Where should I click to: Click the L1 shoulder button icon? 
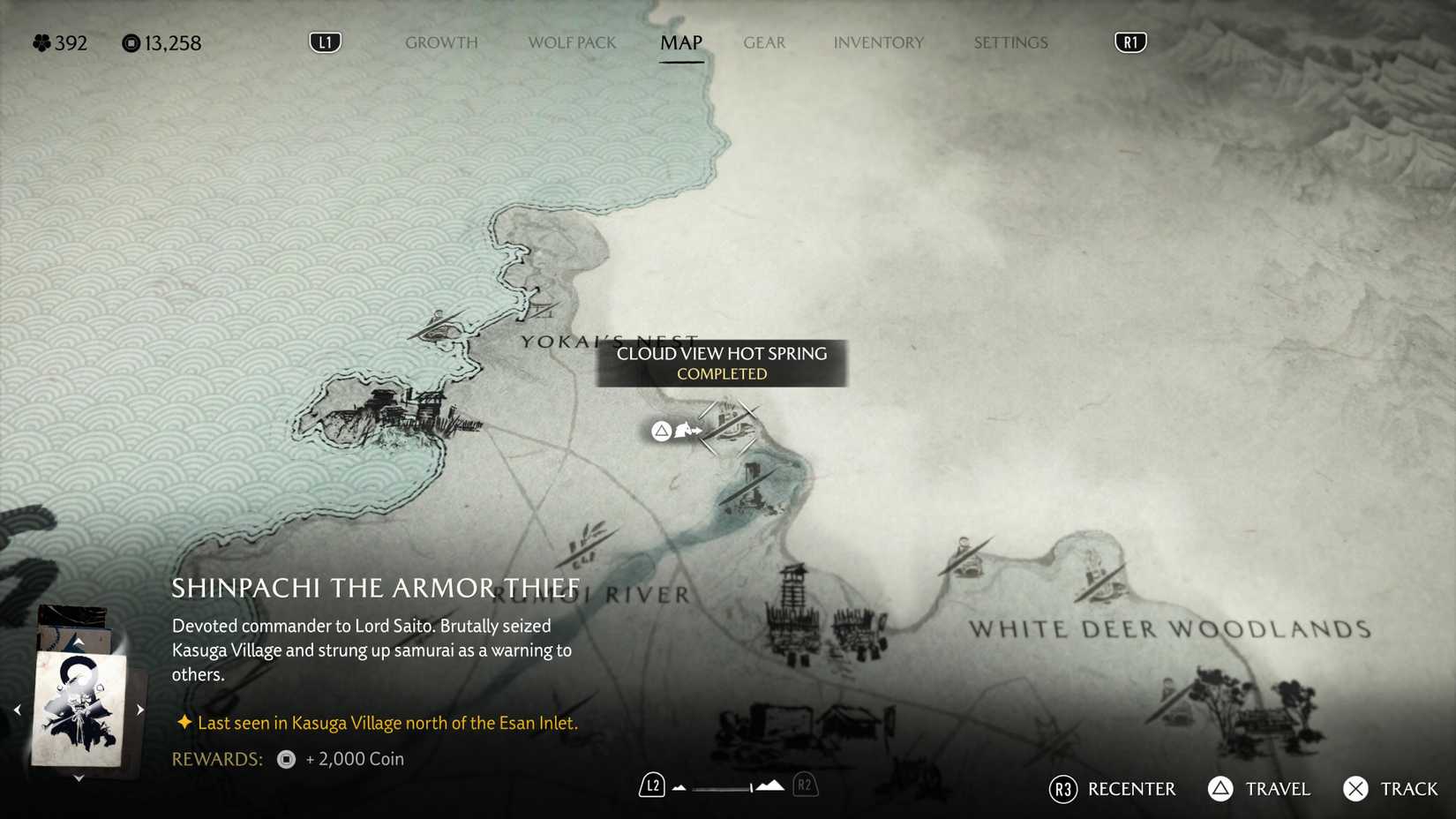[325, 41]
